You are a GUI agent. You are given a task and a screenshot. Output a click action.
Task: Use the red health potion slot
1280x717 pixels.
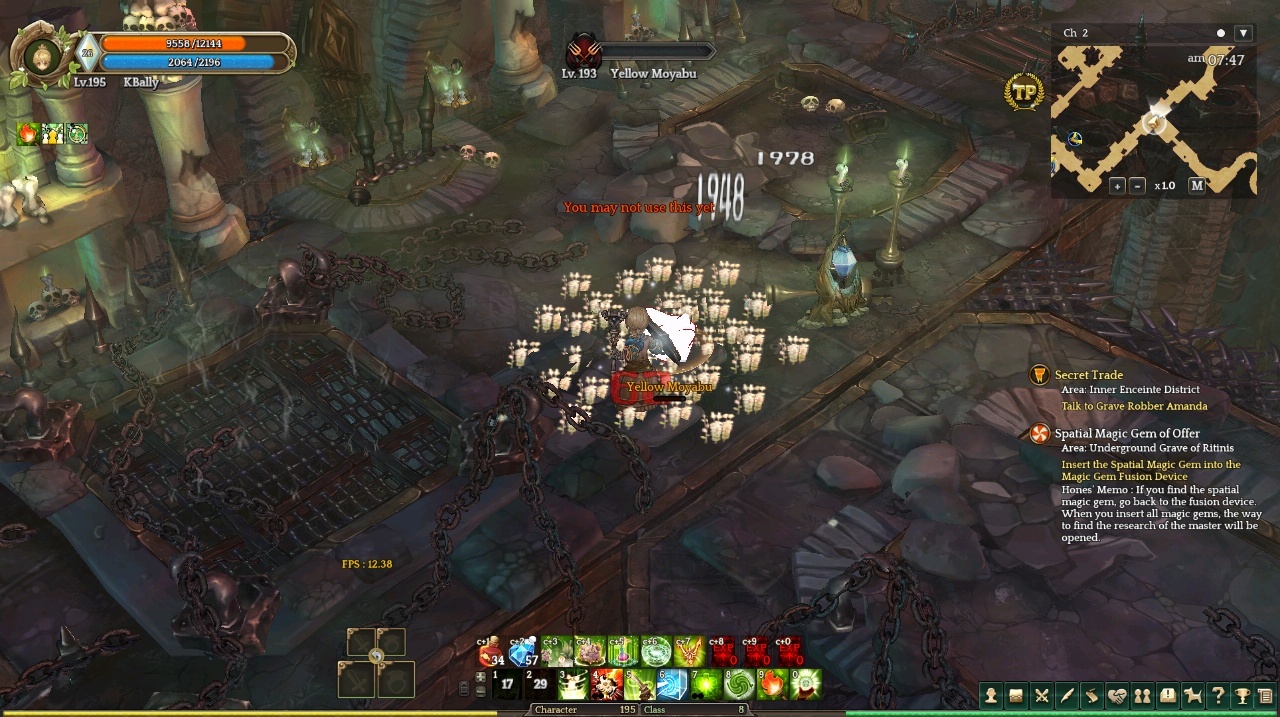coord(492,652)
